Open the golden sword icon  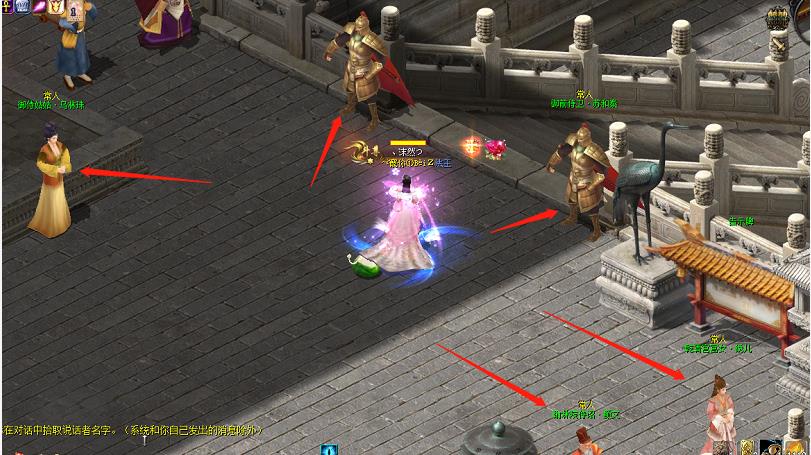click(777, 45)
